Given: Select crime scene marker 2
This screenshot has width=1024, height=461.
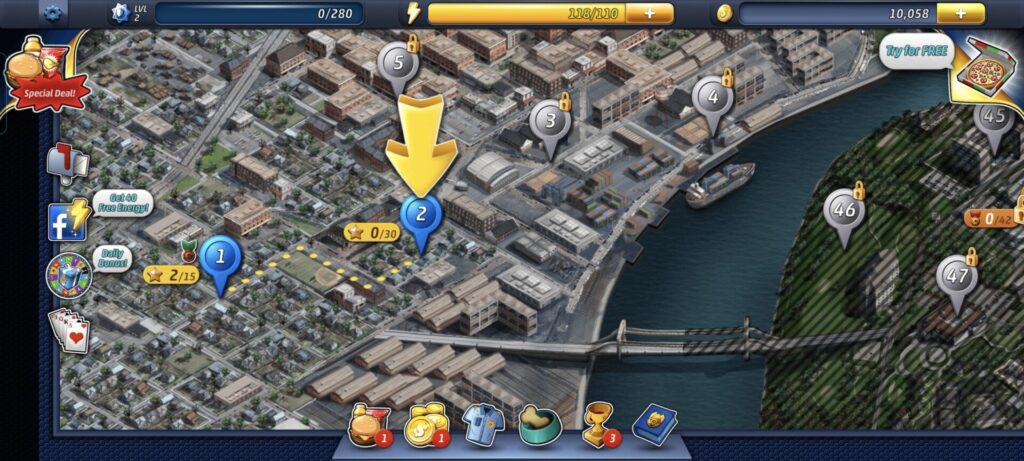Looking at the screenshot, I should click(x=421, y=215).
